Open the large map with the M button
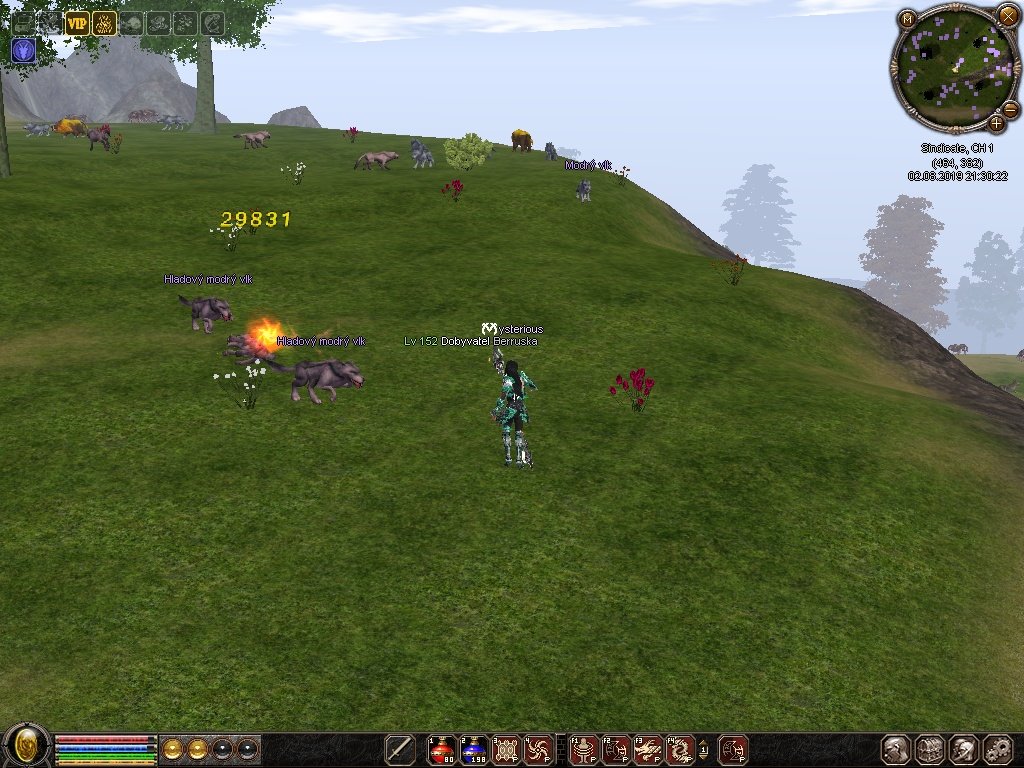Viewport: 1024px width, 768px height. 907,19
